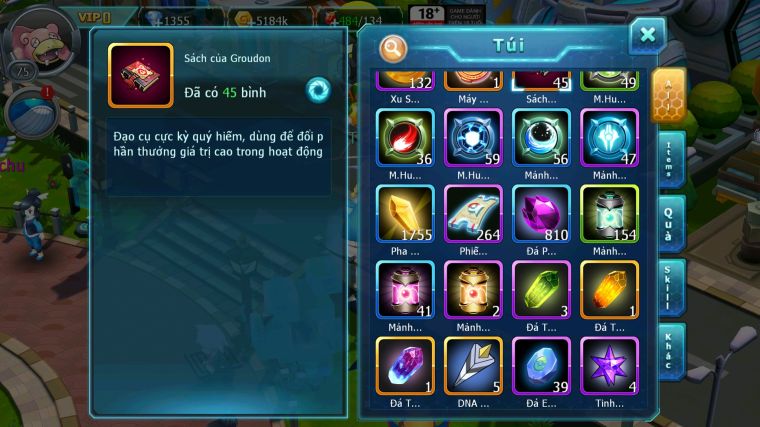Screen dimensions: 760x427
Task: Choose the purple star Tinh item
Action: 609,366
